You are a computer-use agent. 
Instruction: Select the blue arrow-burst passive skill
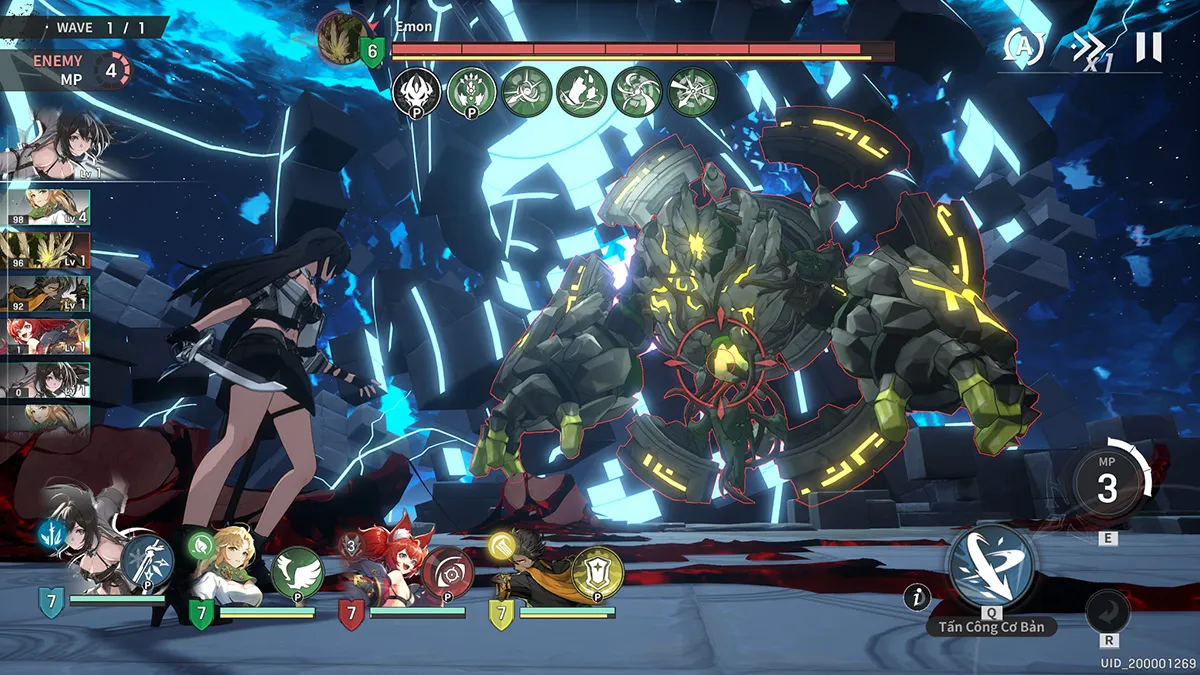pos(149,561)
